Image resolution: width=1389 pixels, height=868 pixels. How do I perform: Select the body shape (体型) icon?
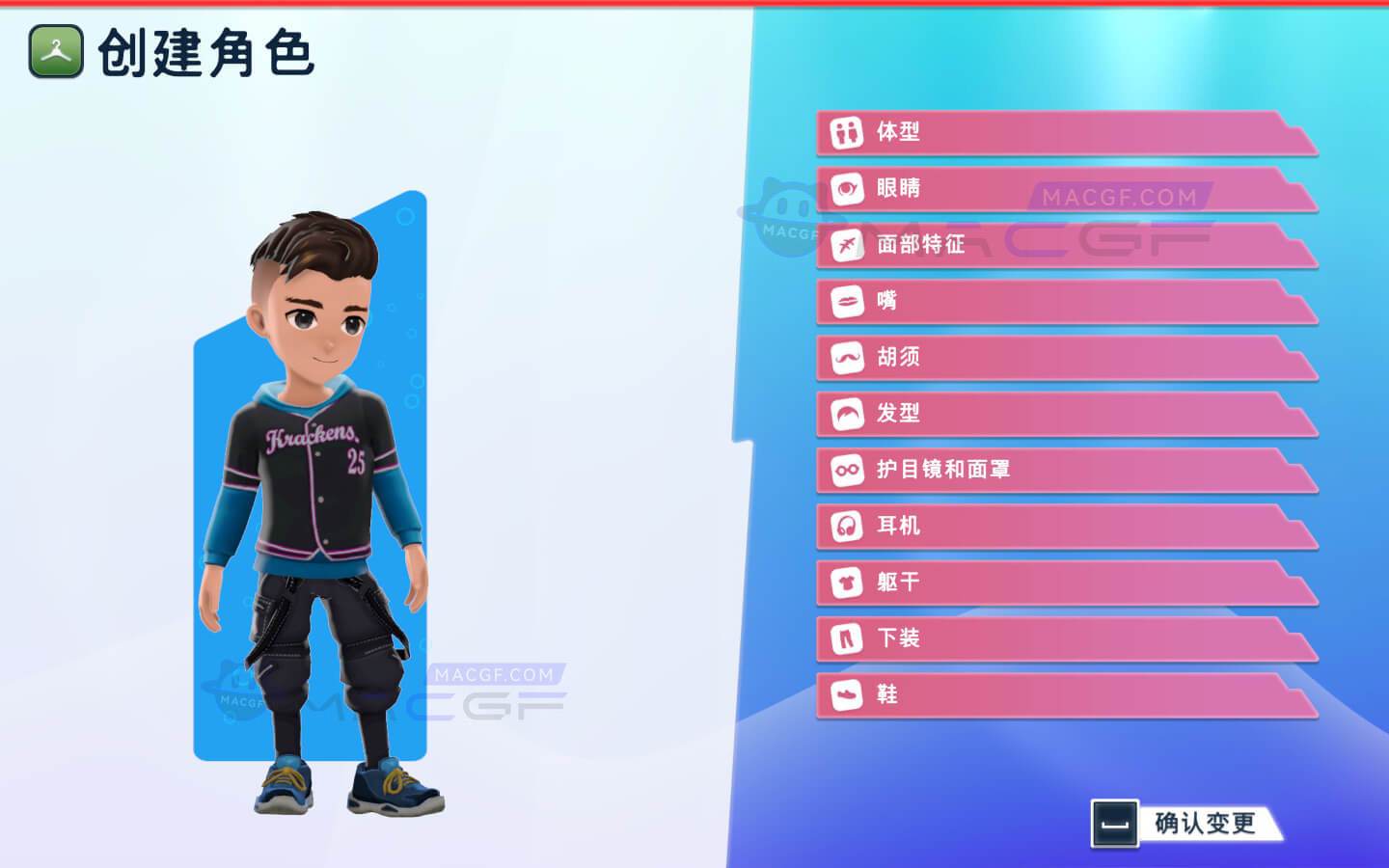[x=847, y=133]
